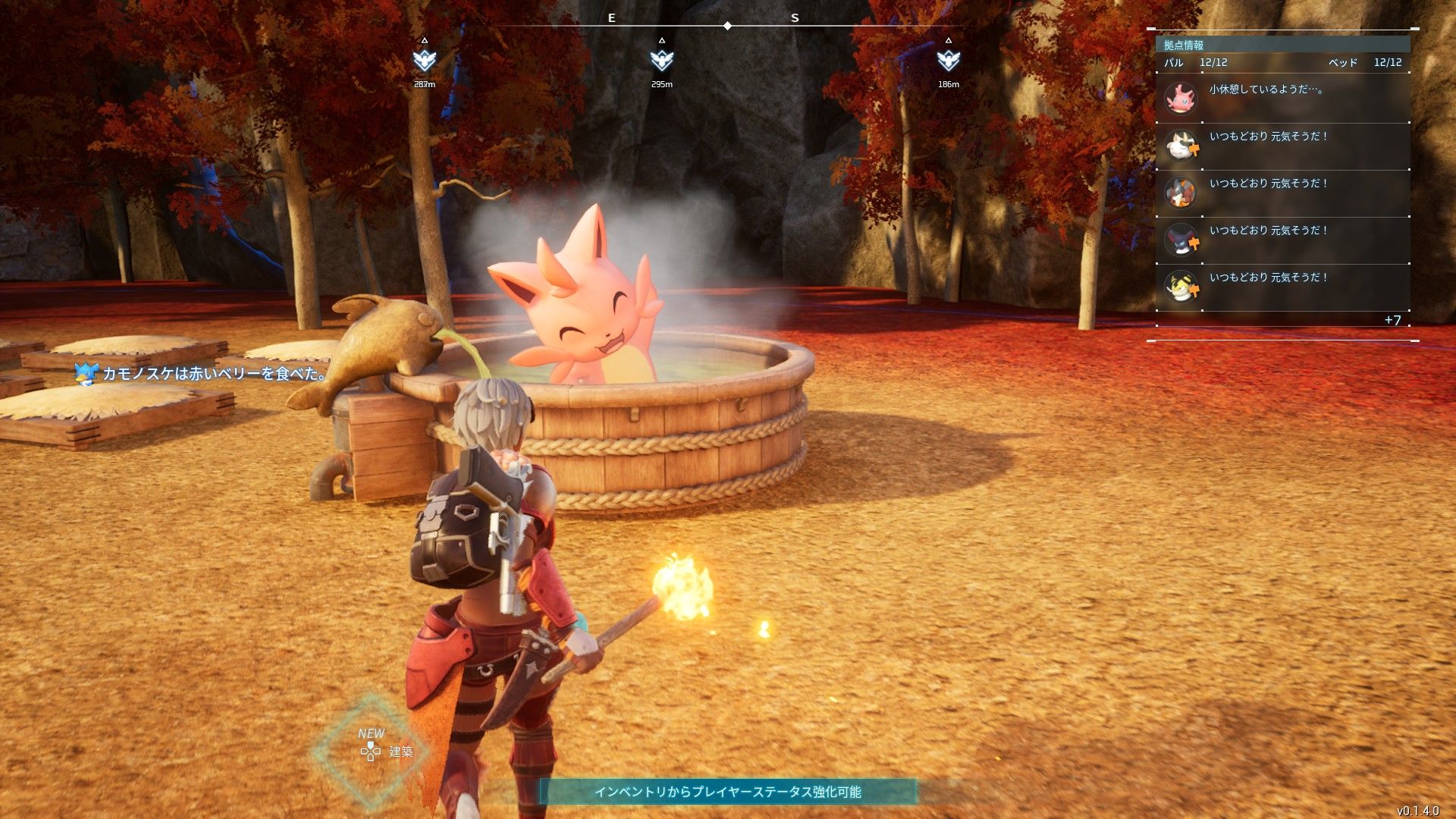1456x819 pixels.
Task: Click the 295m compass waypoint marker
Action: coord(662,60)
